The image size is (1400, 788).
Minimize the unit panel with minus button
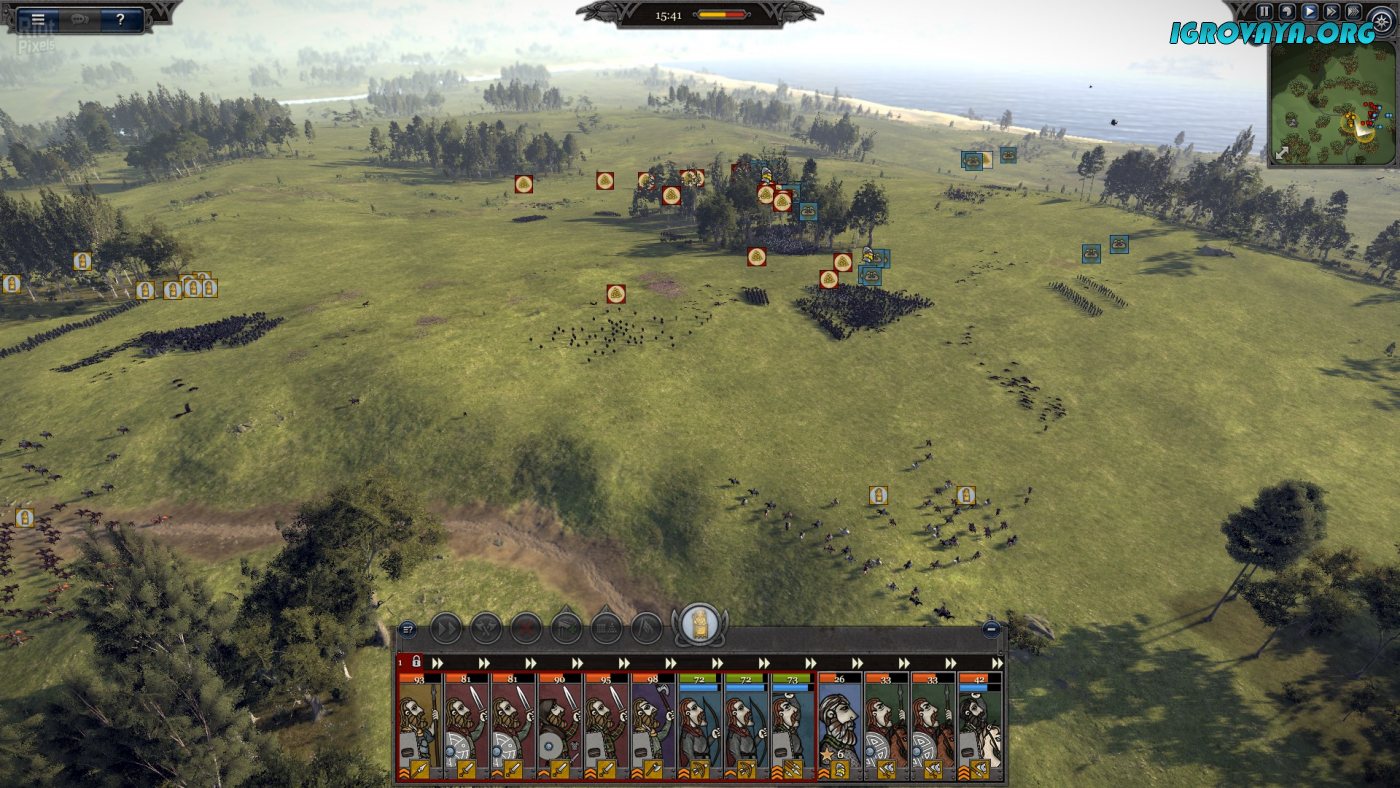(x=991, y=629)
